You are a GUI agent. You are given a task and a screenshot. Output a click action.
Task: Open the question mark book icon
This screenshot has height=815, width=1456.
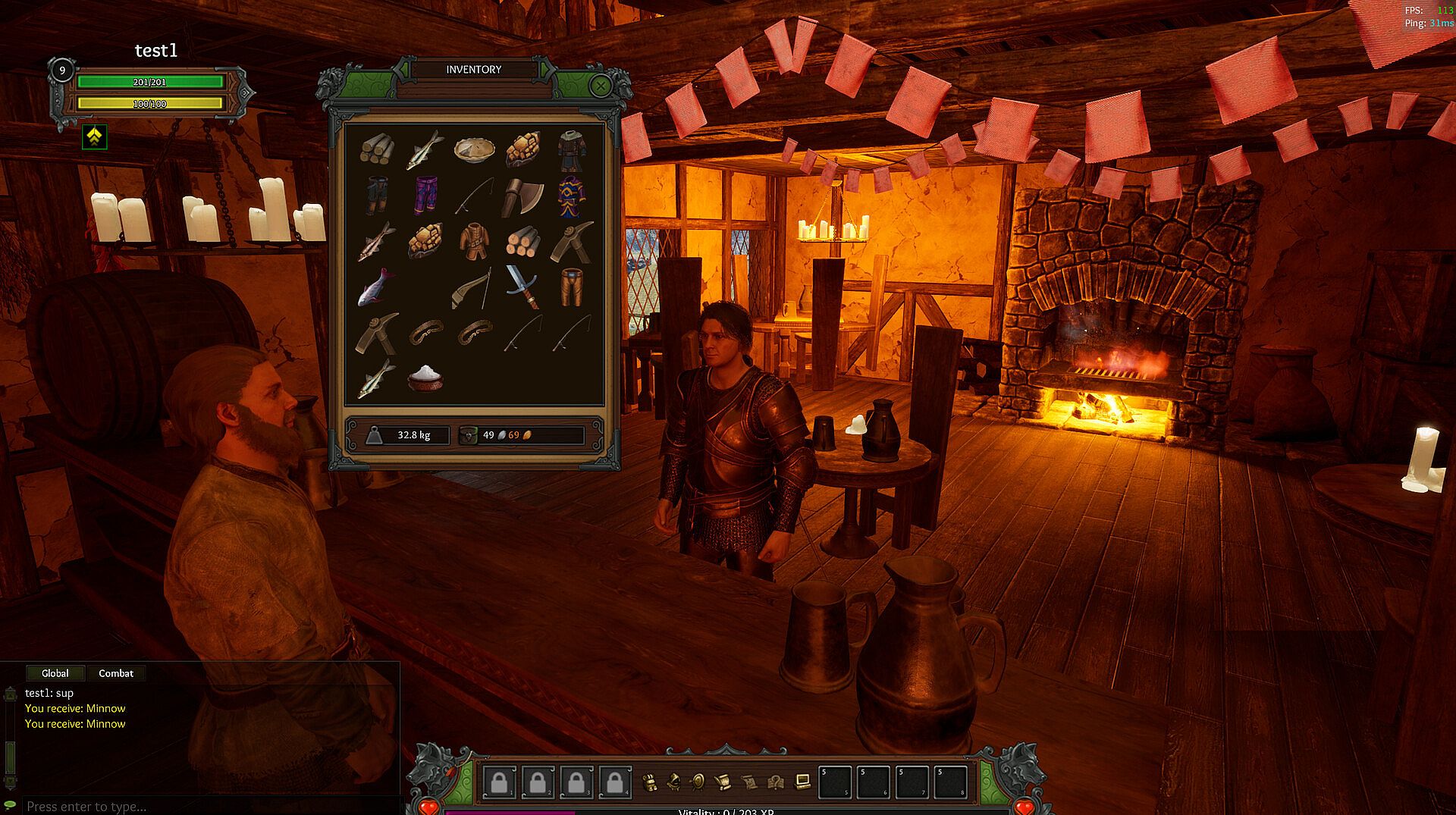click(x=775, y=782)
